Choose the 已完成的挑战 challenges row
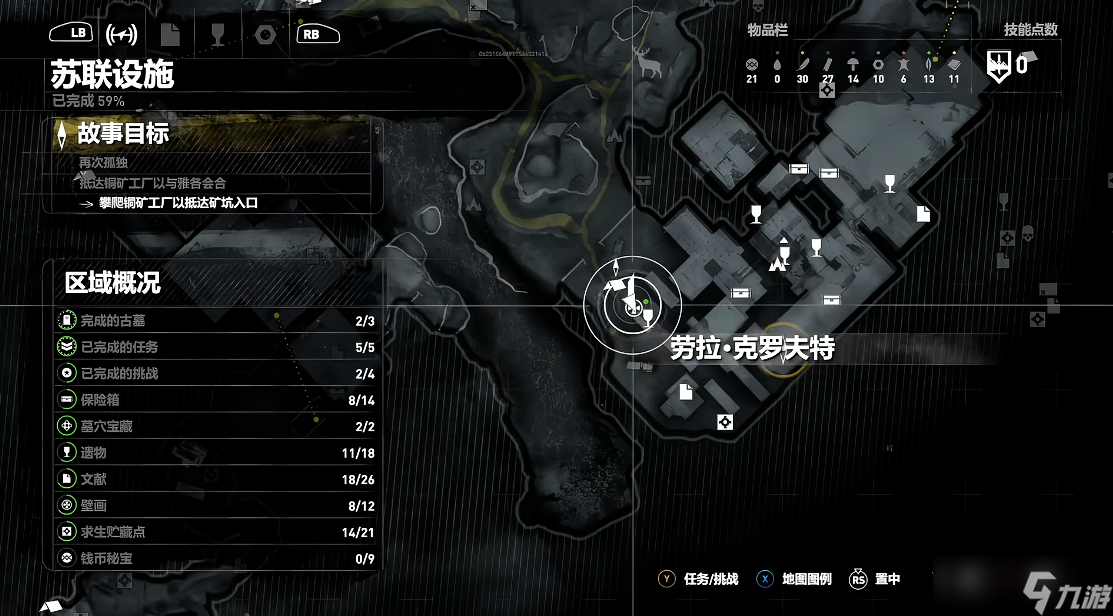The image size is (1113, 616). pos(213,373)
